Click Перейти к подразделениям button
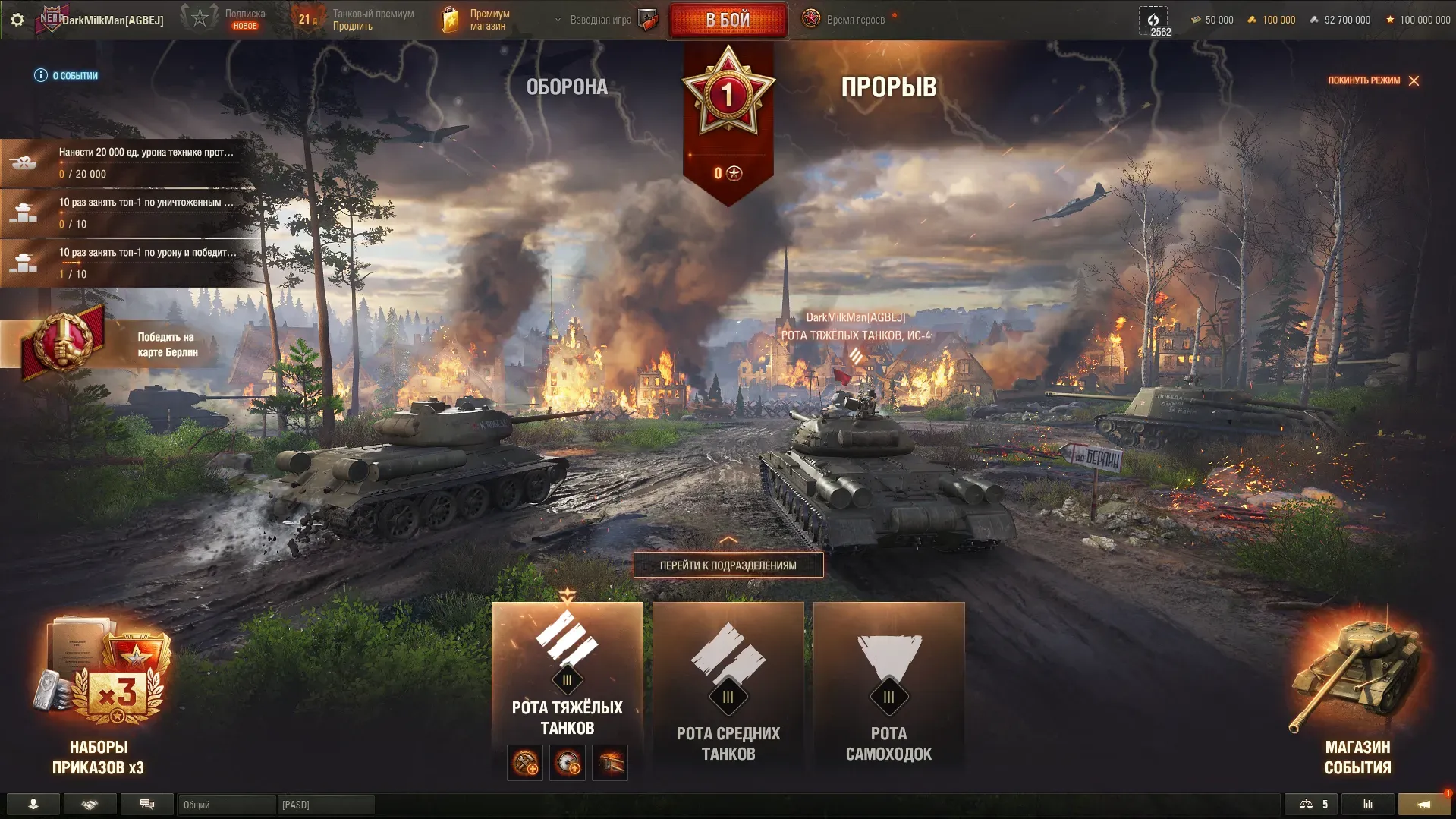The image size is (1456, 819). (728, 565)
